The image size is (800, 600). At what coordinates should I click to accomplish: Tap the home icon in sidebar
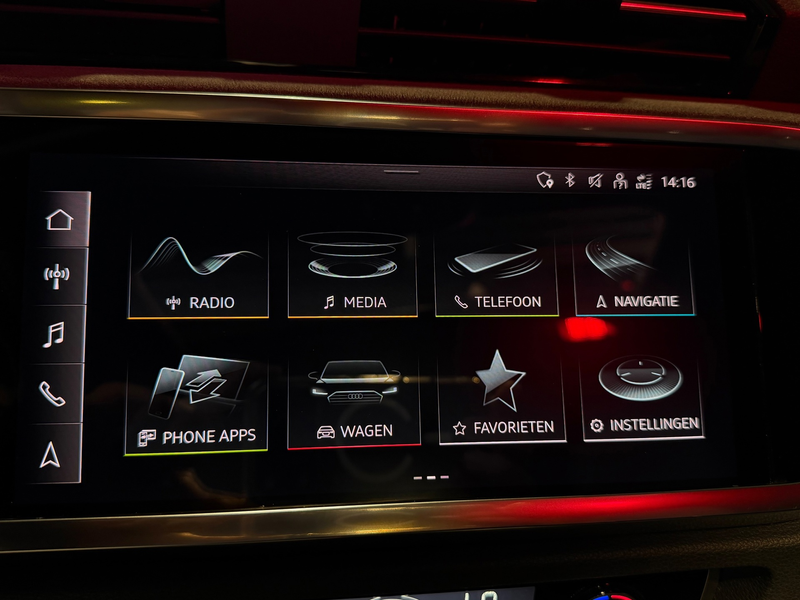(59, 220)
